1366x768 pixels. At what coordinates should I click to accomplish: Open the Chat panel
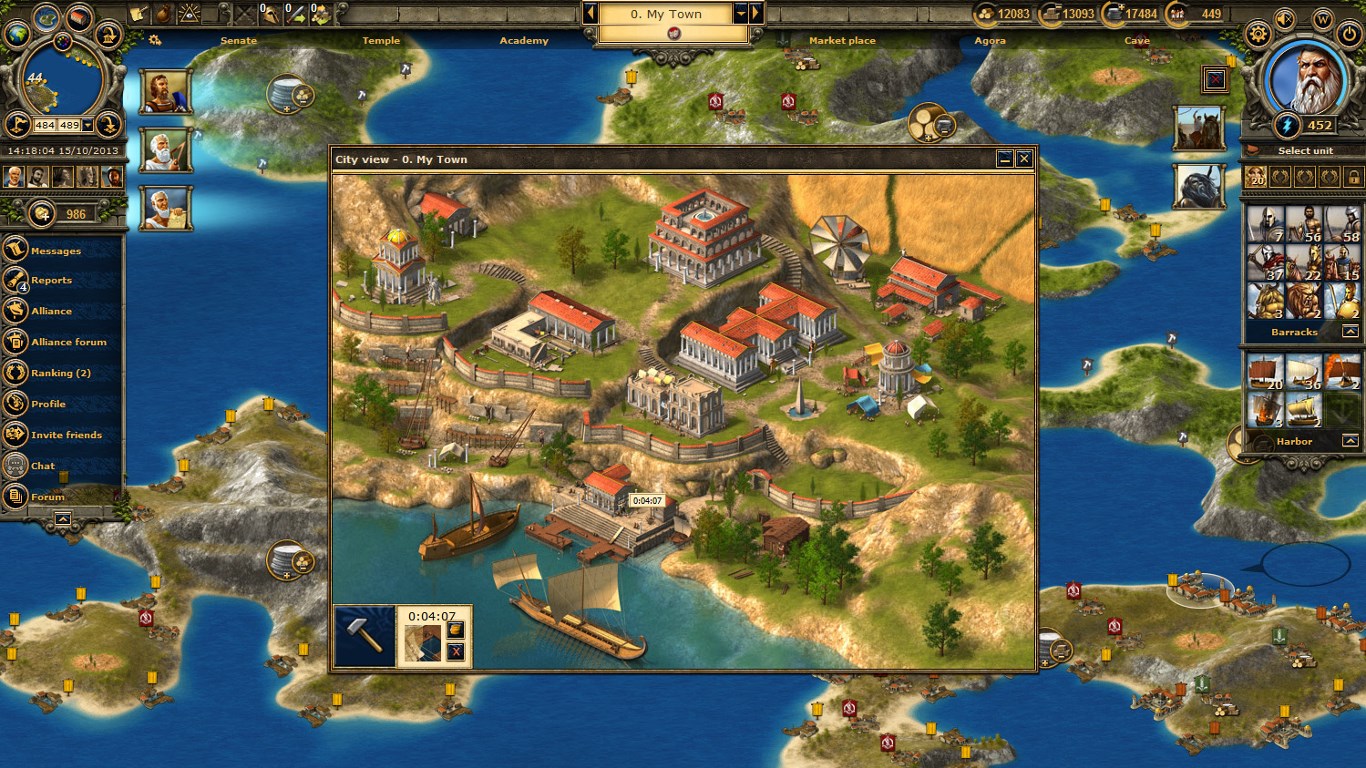click(x=43, y=466)
